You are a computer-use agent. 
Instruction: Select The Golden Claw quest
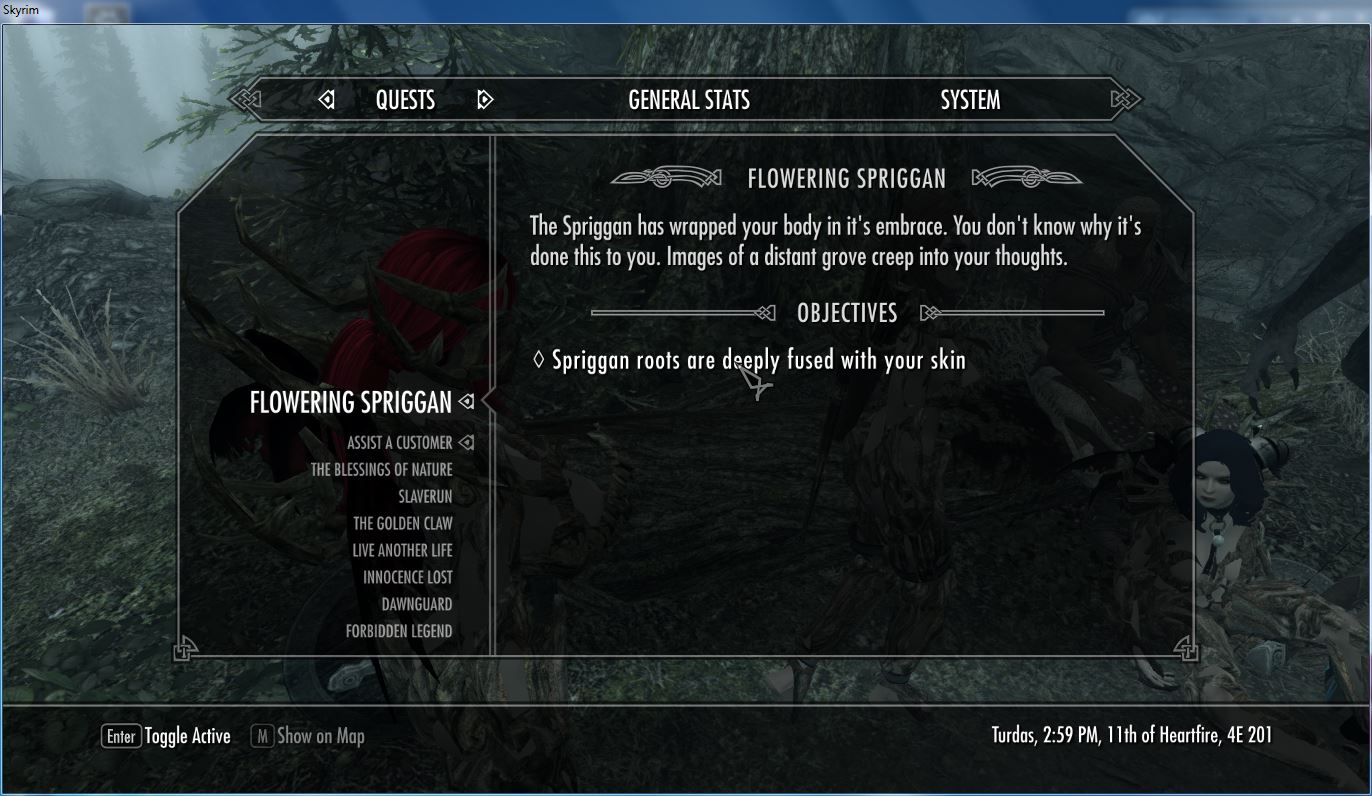pos(402,524)
